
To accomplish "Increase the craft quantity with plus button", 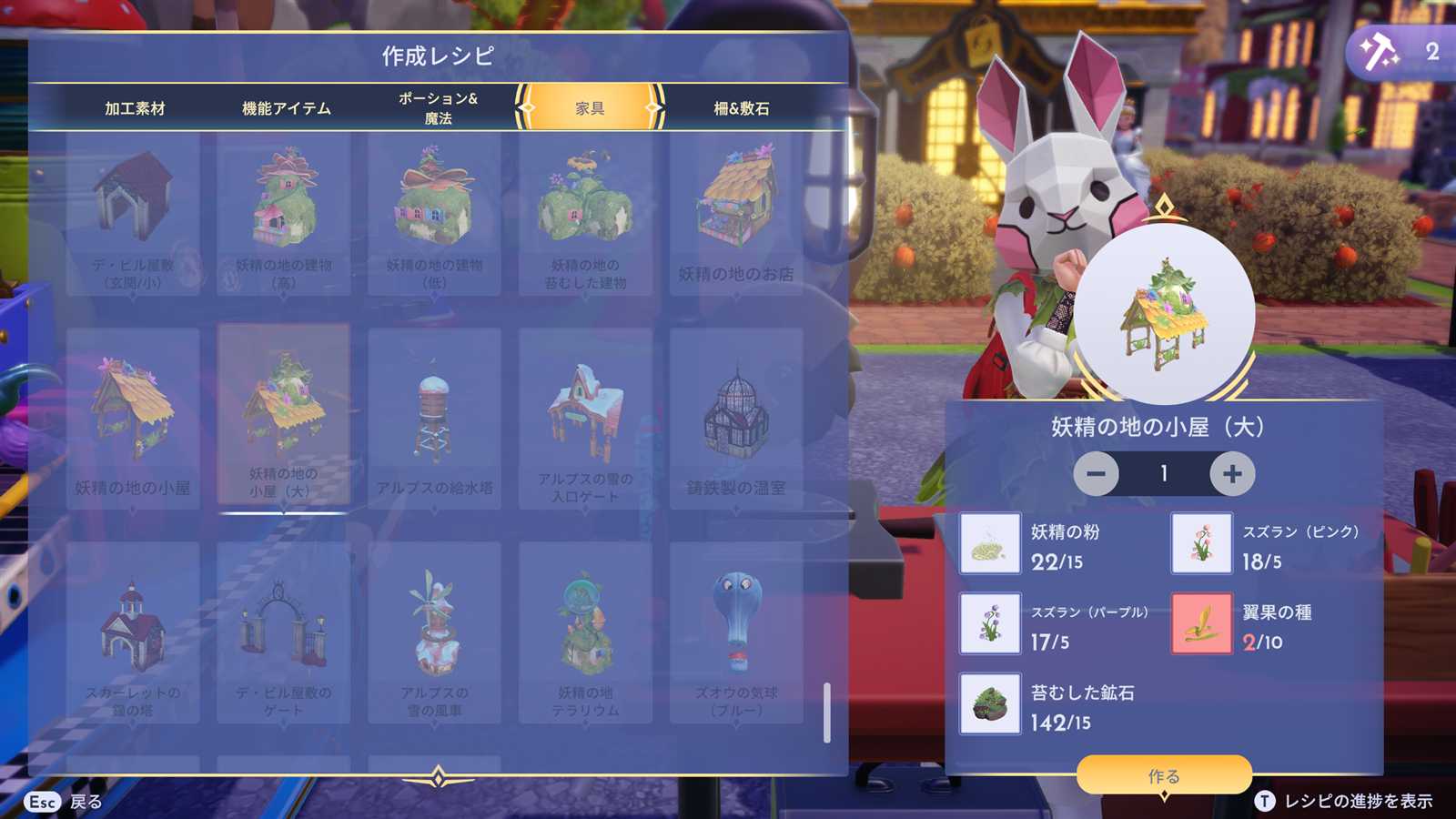I will [x=1232, y=473].
